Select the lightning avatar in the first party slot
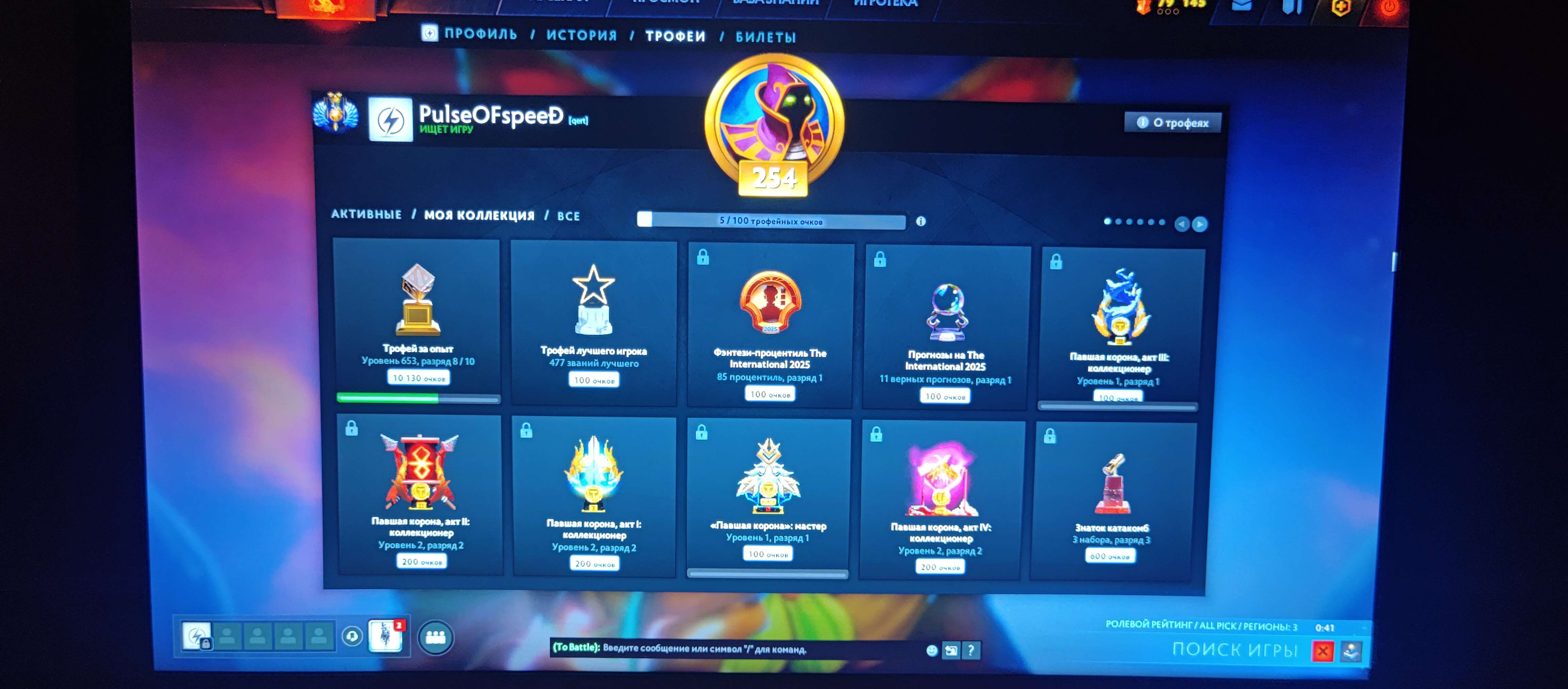Screen dimensions: 1568x689 (x=197, y=637)
